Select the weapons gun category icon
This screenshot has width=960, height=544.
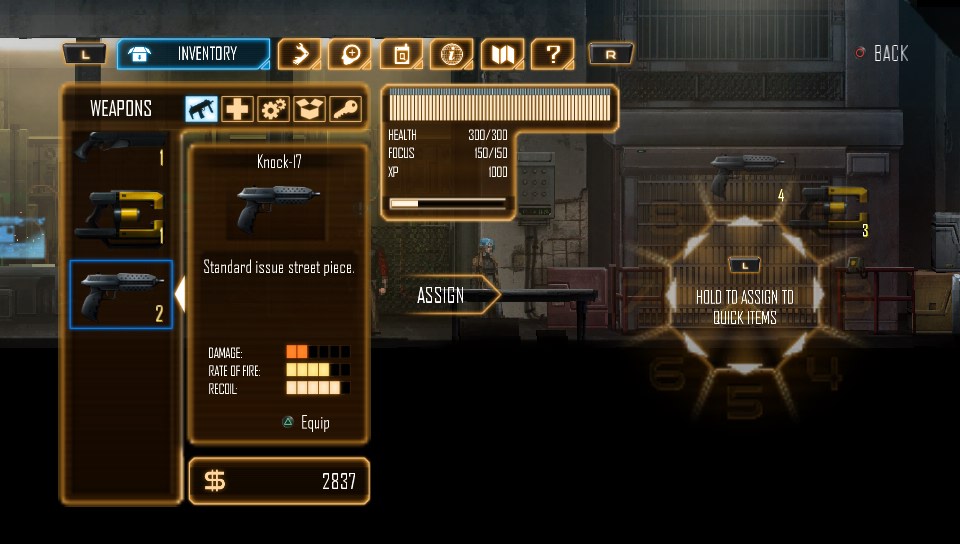tap(202, 109)
